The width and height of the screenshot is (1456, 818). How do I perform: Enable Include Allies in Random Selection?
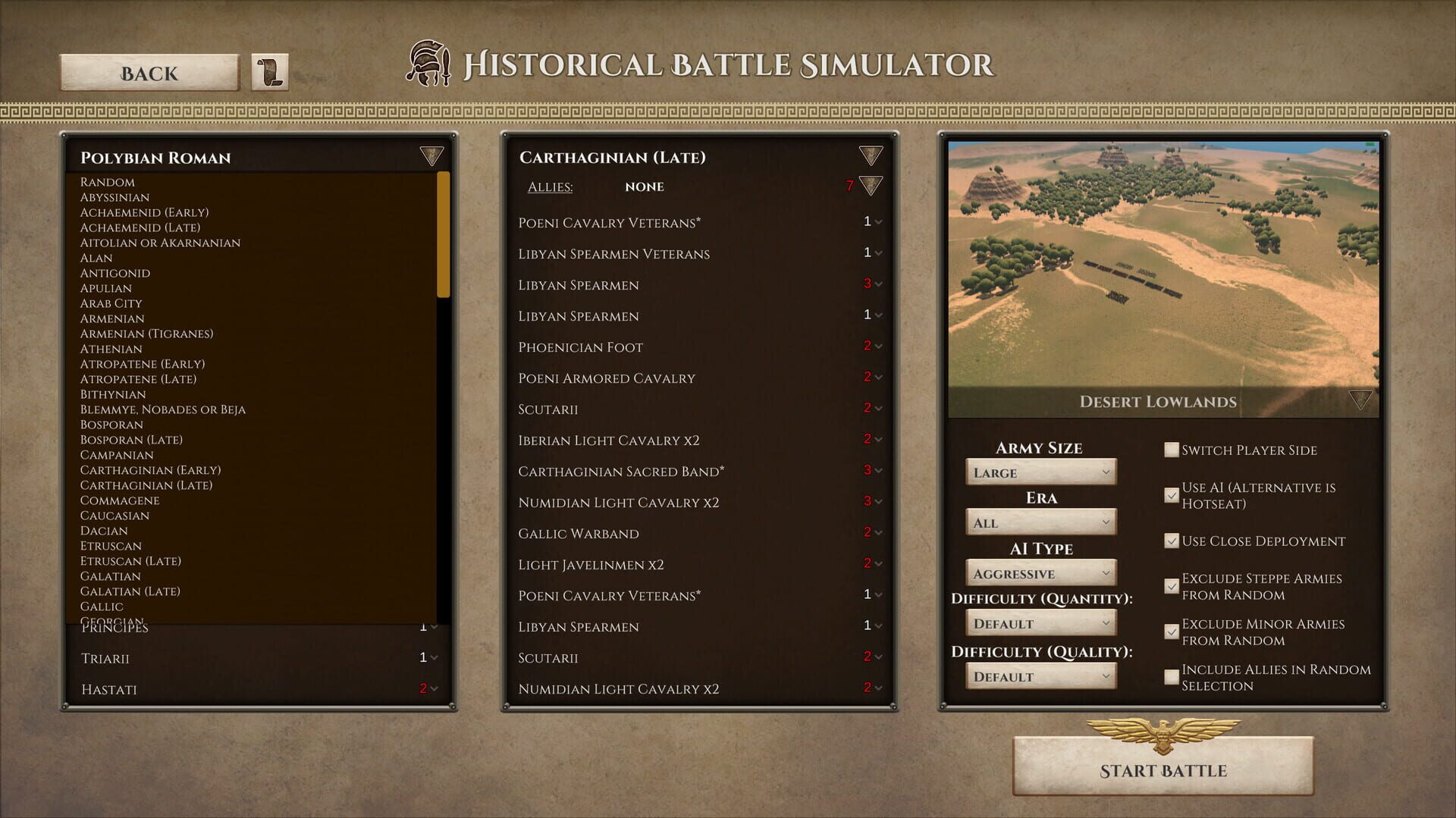point(1170,675)
